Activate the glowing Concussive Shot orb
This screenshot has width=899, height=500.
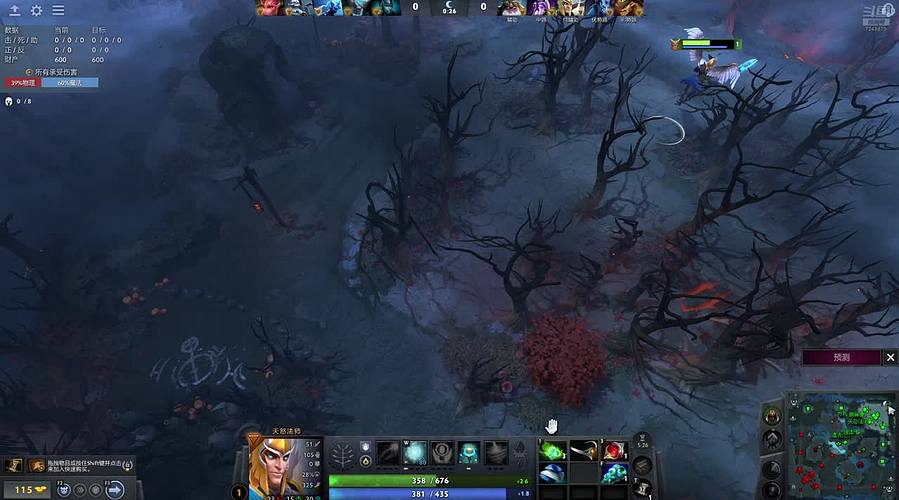(415, 453)
